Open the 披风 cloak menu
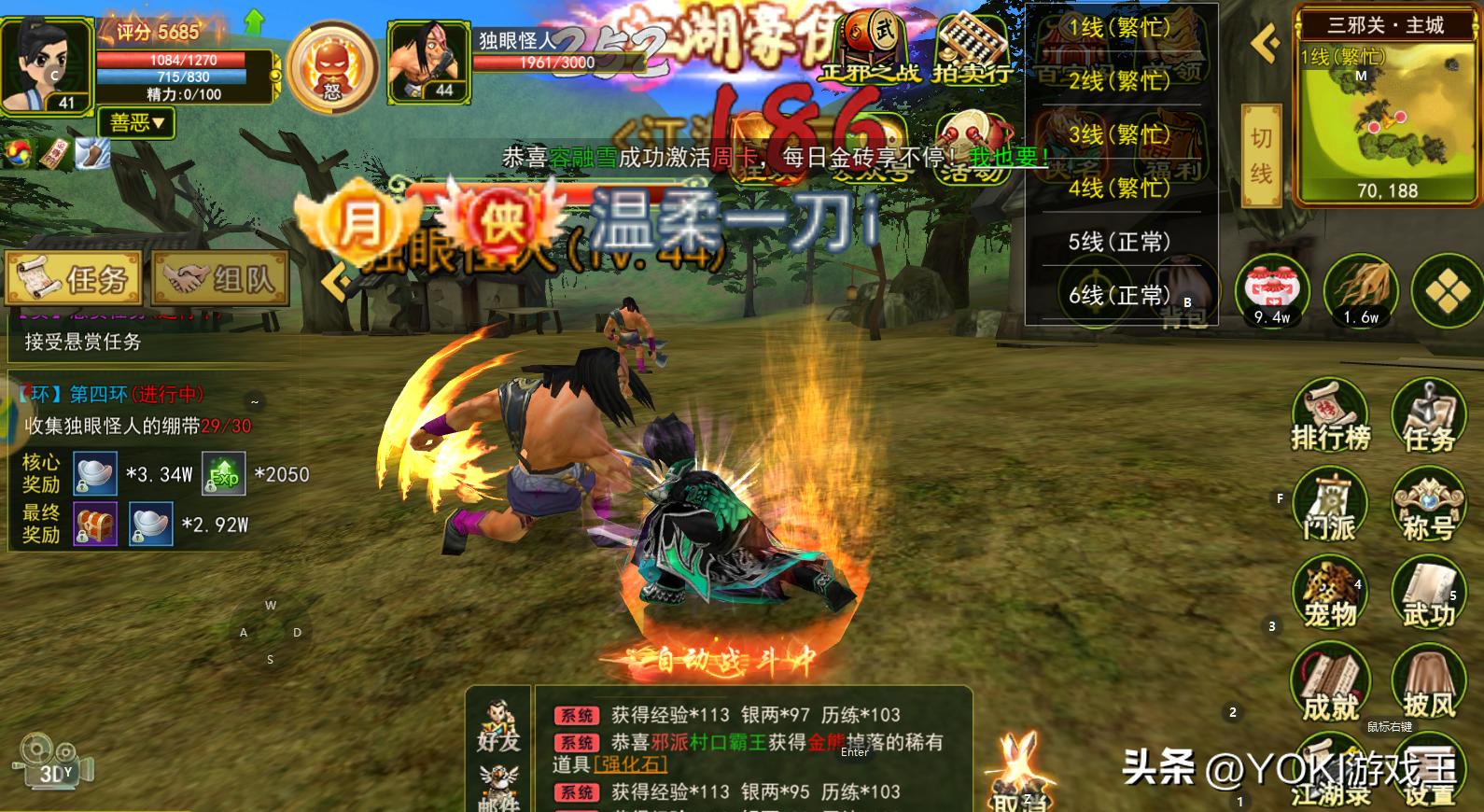The image size is (1484, 812). point(1428,686)
